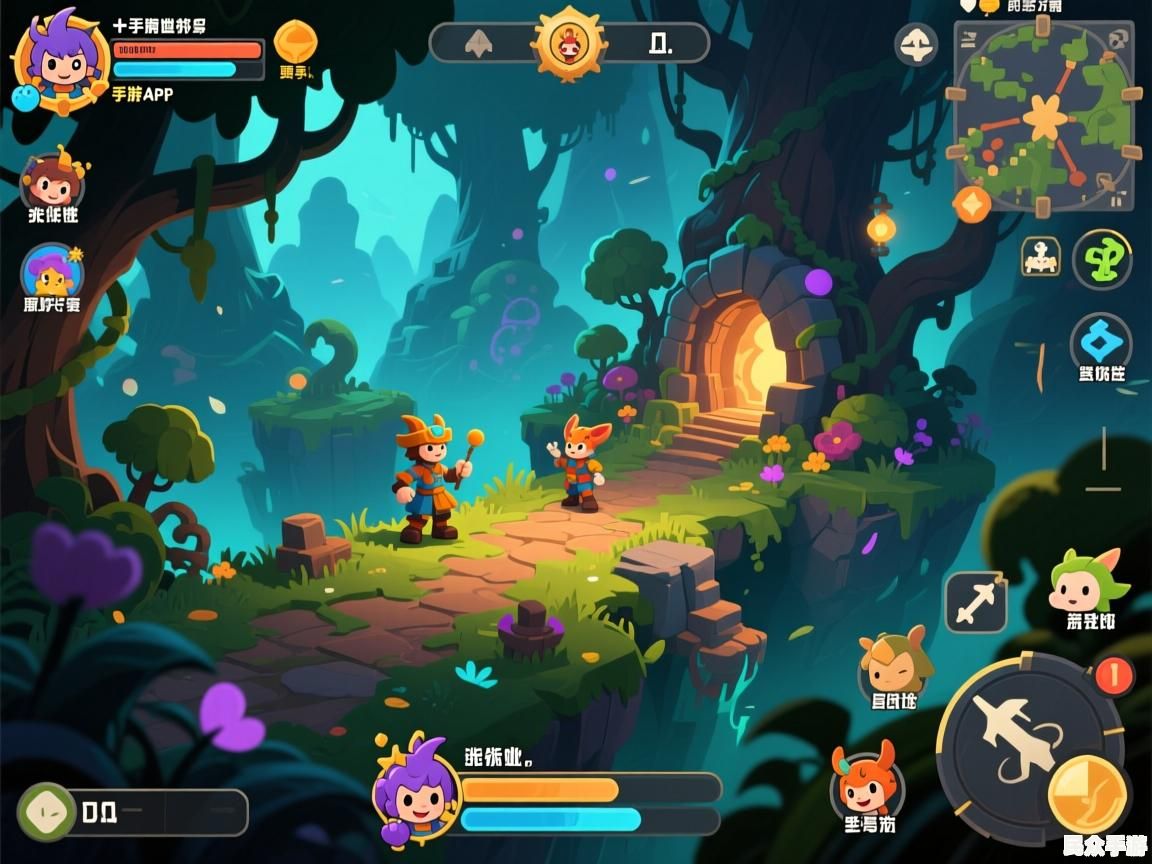
Task: Choose the crowned red-haired party member
Action: click(52, 181)
